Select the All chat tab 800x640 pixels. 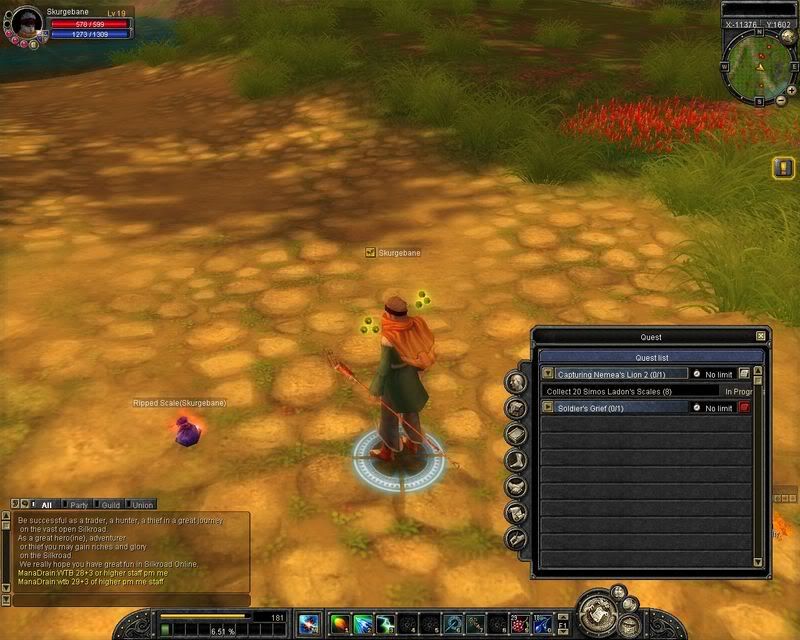(x=46, y=505)
